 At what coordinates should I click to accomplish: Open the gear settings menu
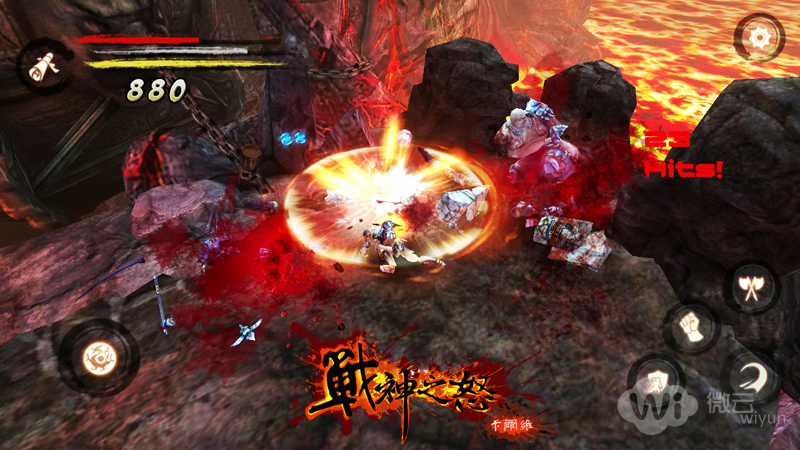click(759, 39)
